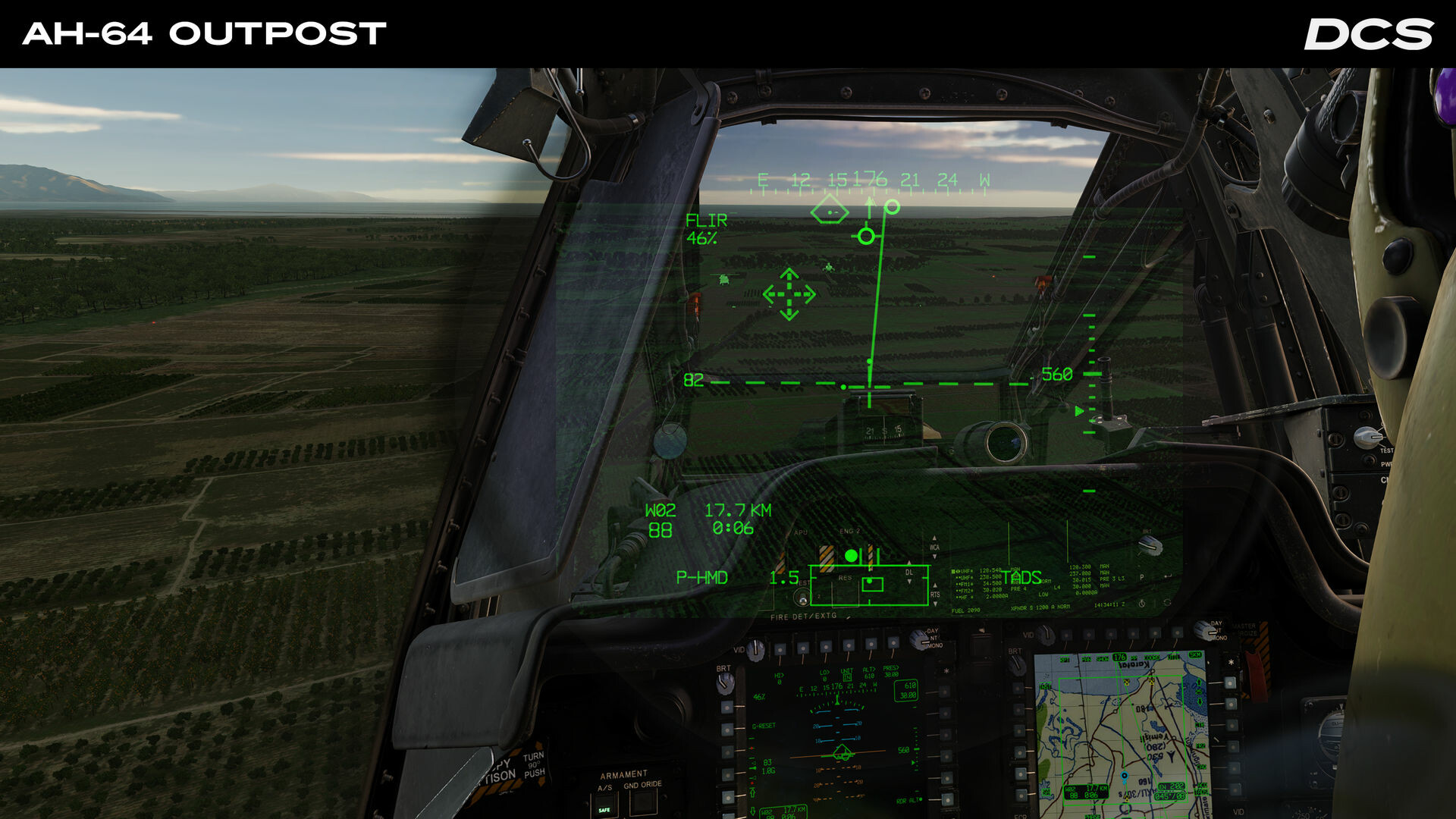Select the 5KM map scale button on the TSD
The width and height of the screenshot is (1456, 819).
pos(1196,655)
